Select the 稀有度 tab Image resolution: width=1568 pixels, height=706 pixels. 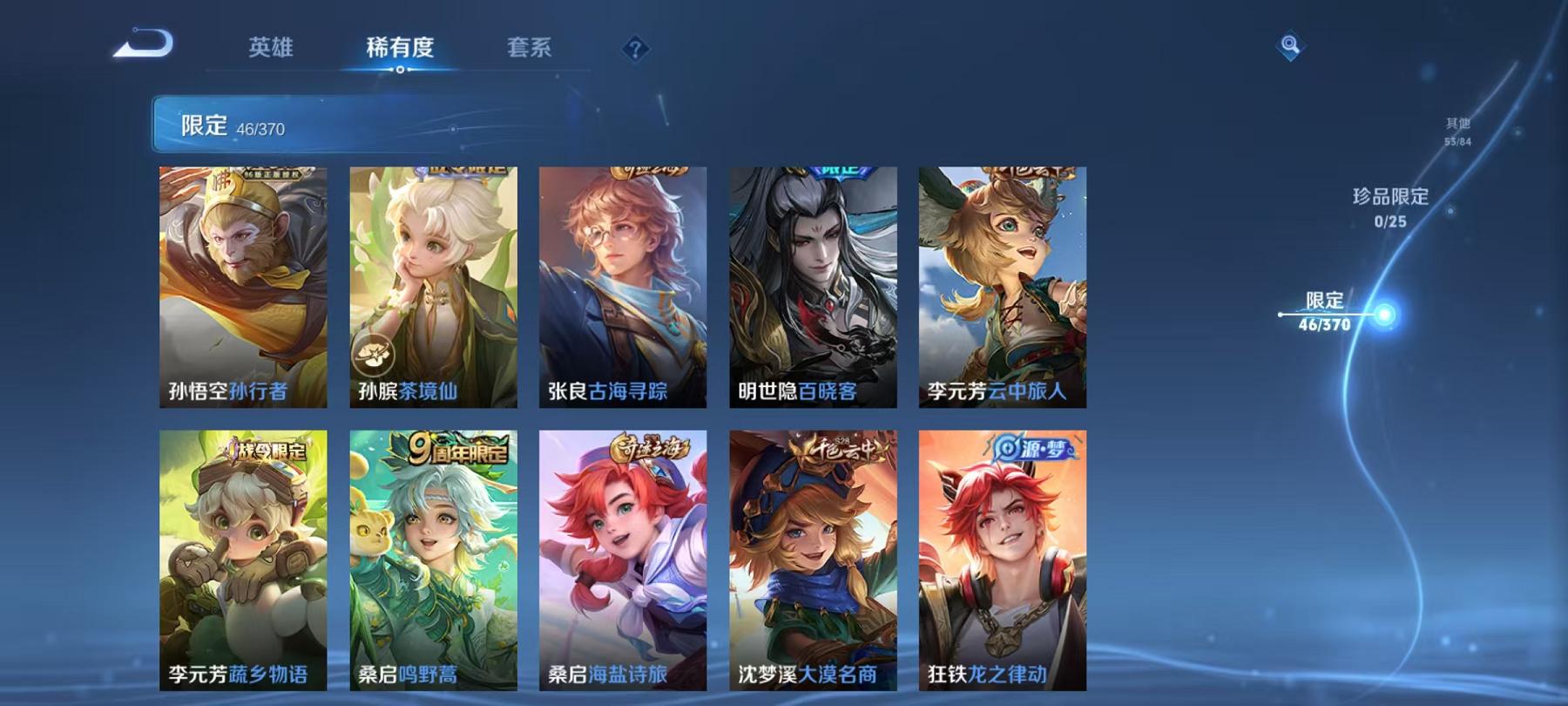pyautogui.click(x=401, y=50)
